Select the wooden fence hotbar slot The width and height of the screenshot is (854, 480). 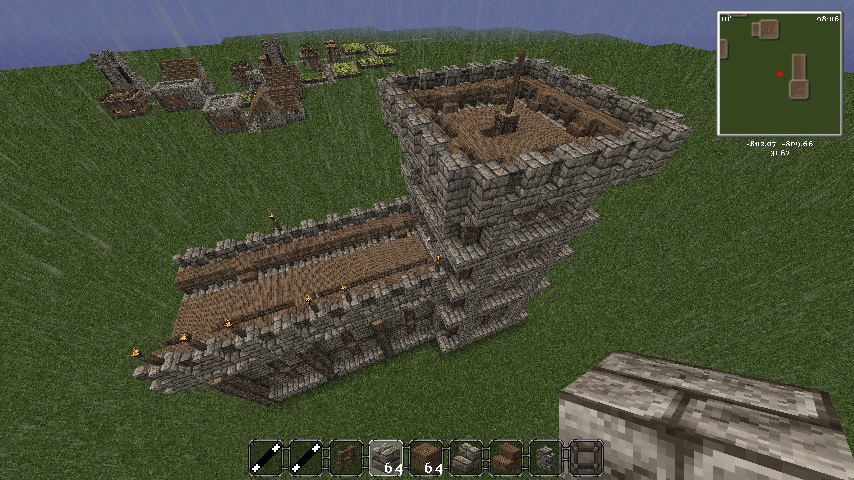click(346, 457)
